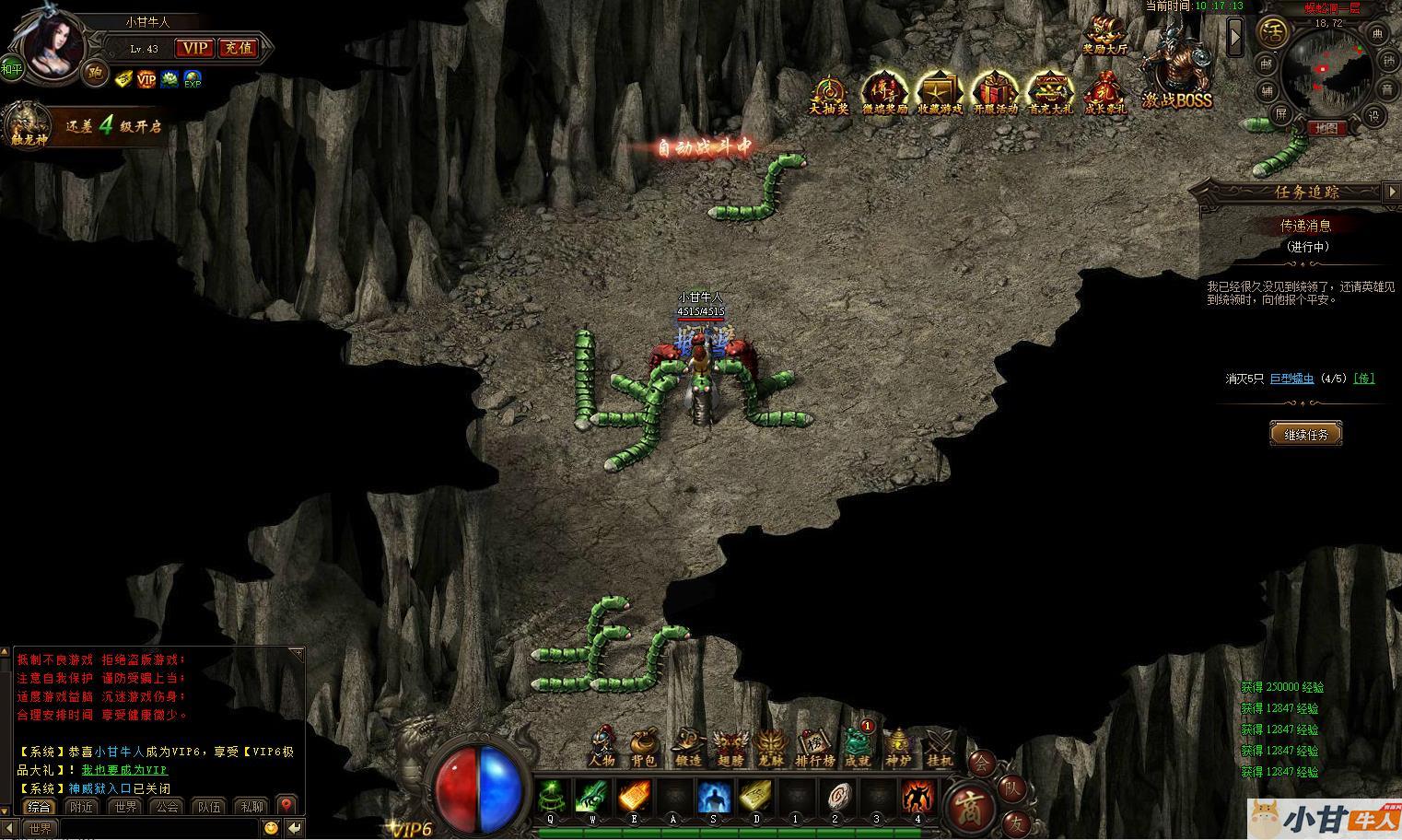Open the 人物 character panel
The width and height of the screenshot is (1402, 840).
click(602, 746)
